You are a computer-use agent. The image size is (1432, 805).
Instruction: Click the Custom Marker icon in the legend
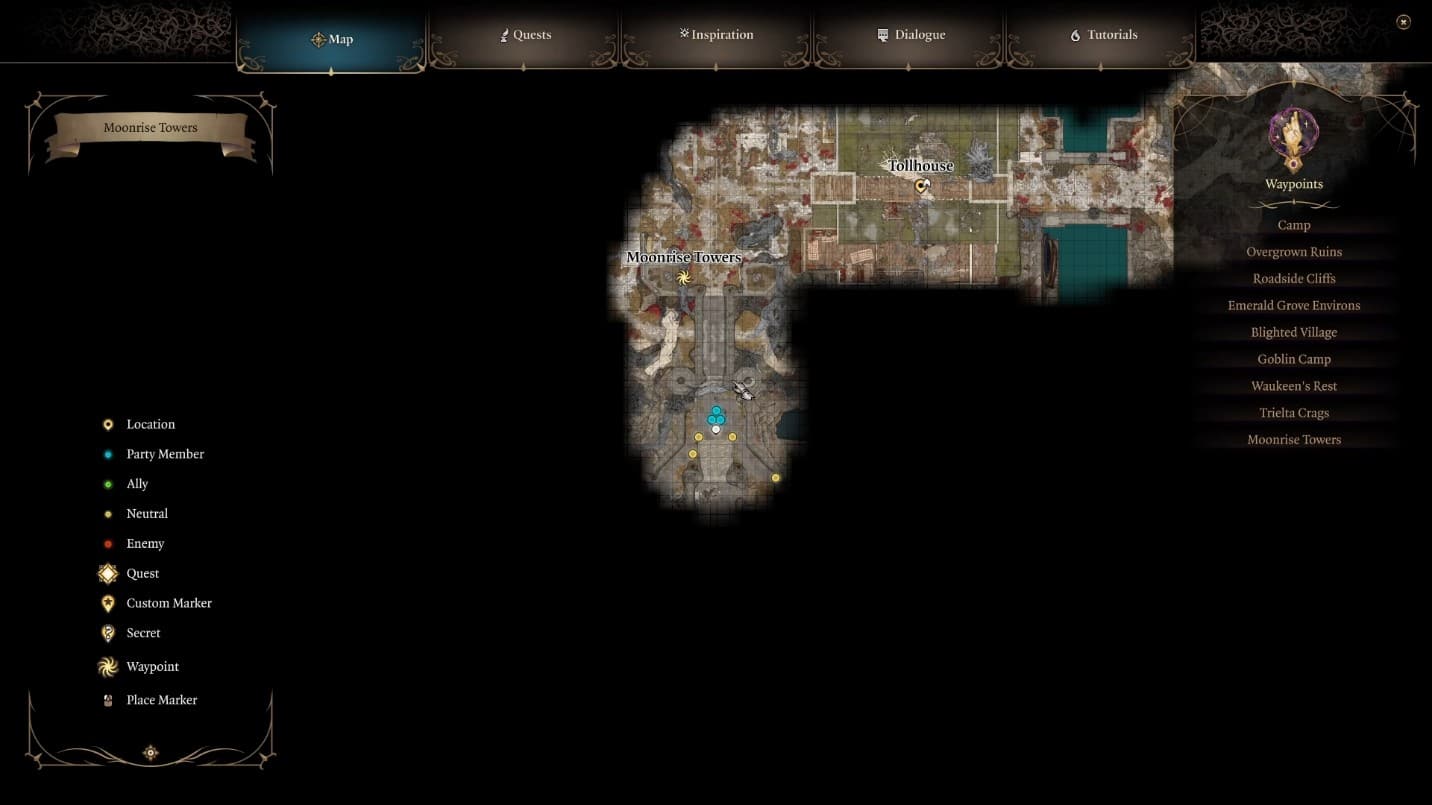(108, 602)
